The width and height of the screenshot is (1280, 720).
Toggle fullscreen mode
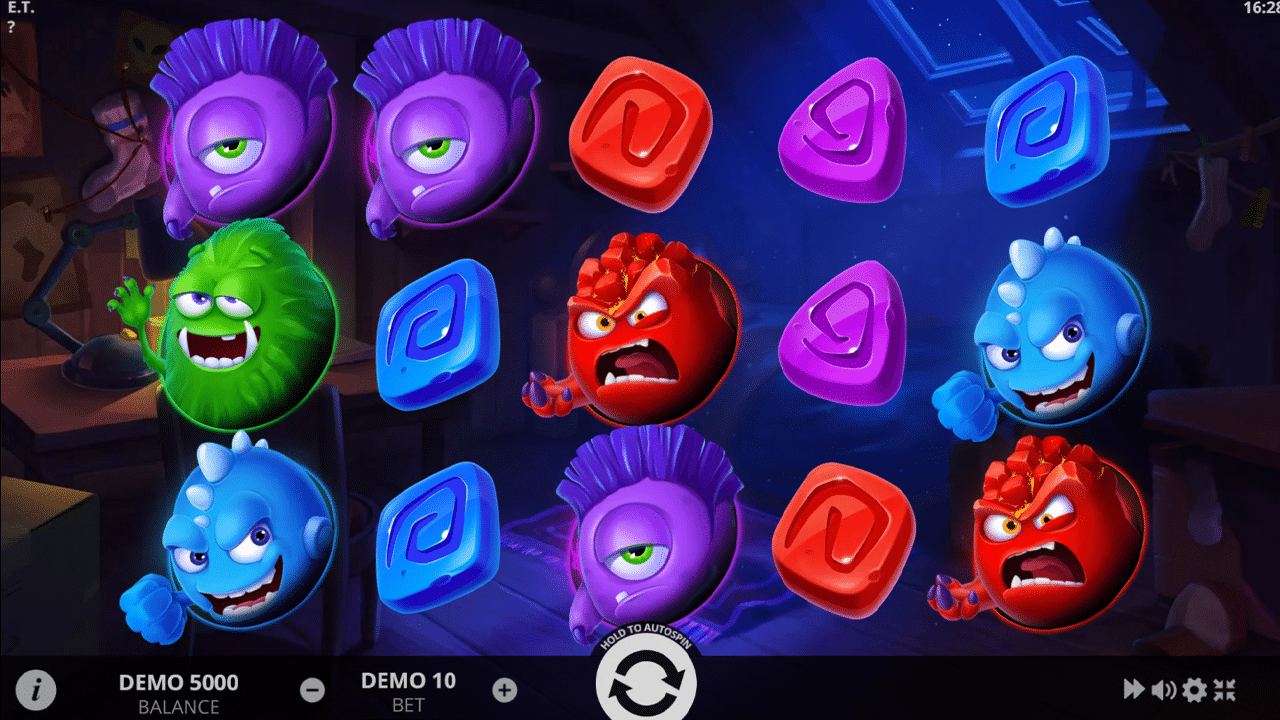[x=1225, y=689]
